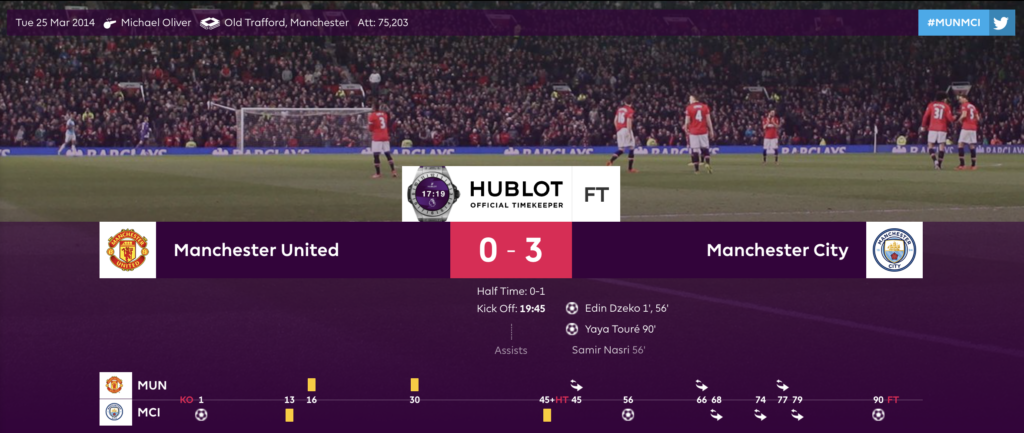This screenshot has width=1024, height=433.
Task: Go to the Manchester City team name link
Action: coord(777,250)
